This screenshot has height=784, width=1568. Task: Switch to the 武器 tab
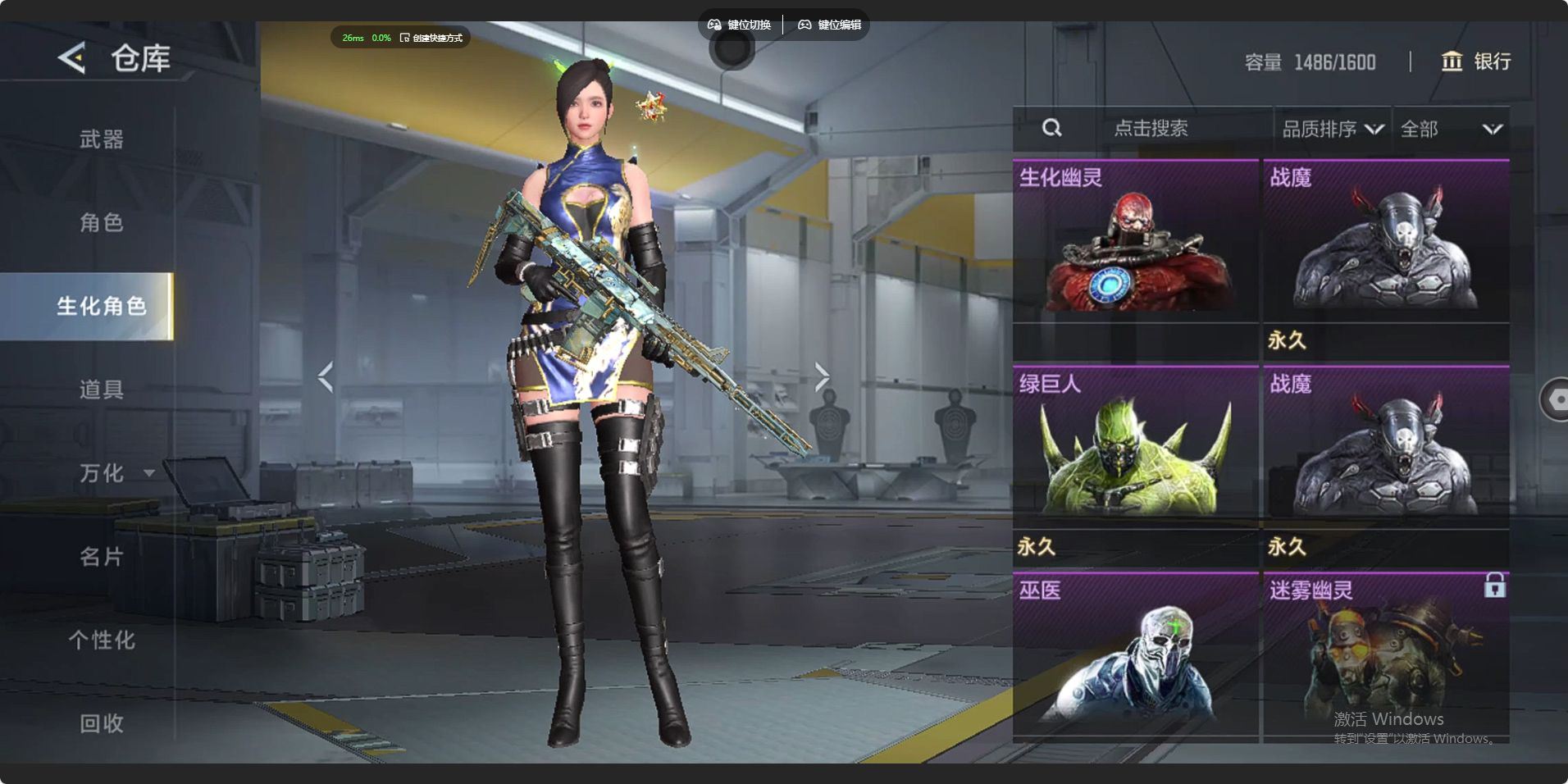pos(101,139)
